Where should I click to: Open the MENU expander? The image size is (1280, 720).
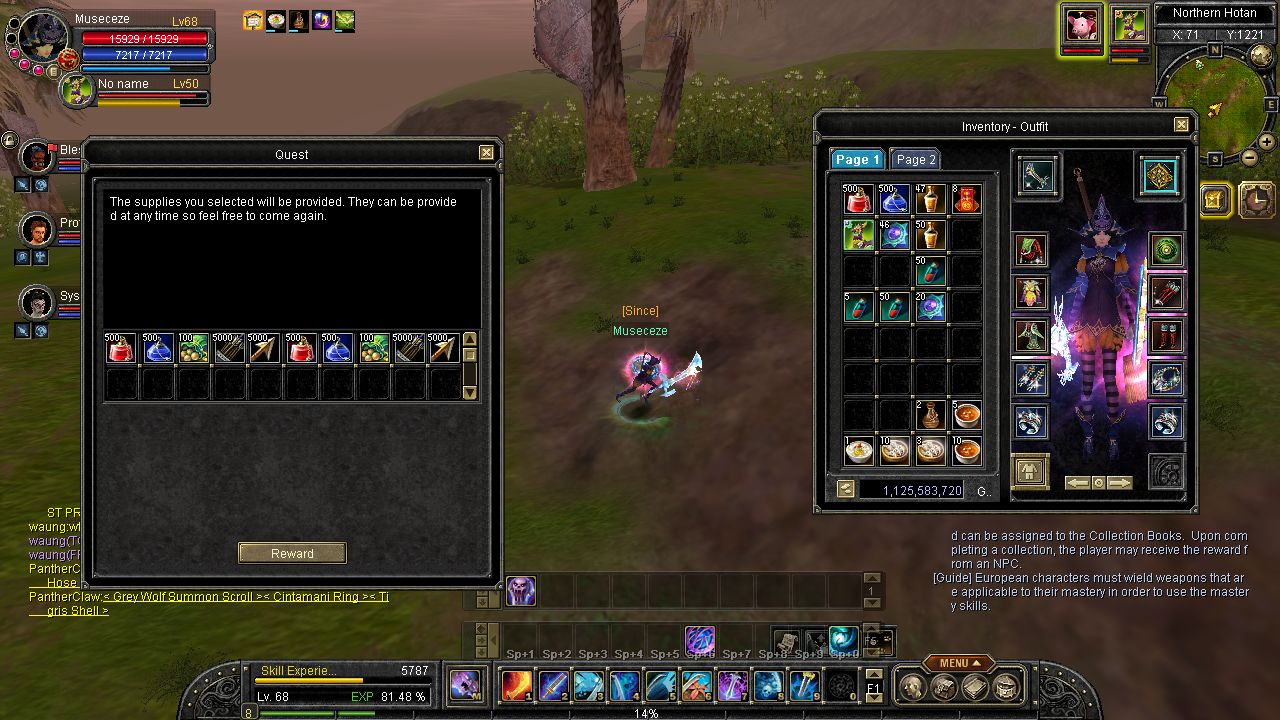coord(958,663)
